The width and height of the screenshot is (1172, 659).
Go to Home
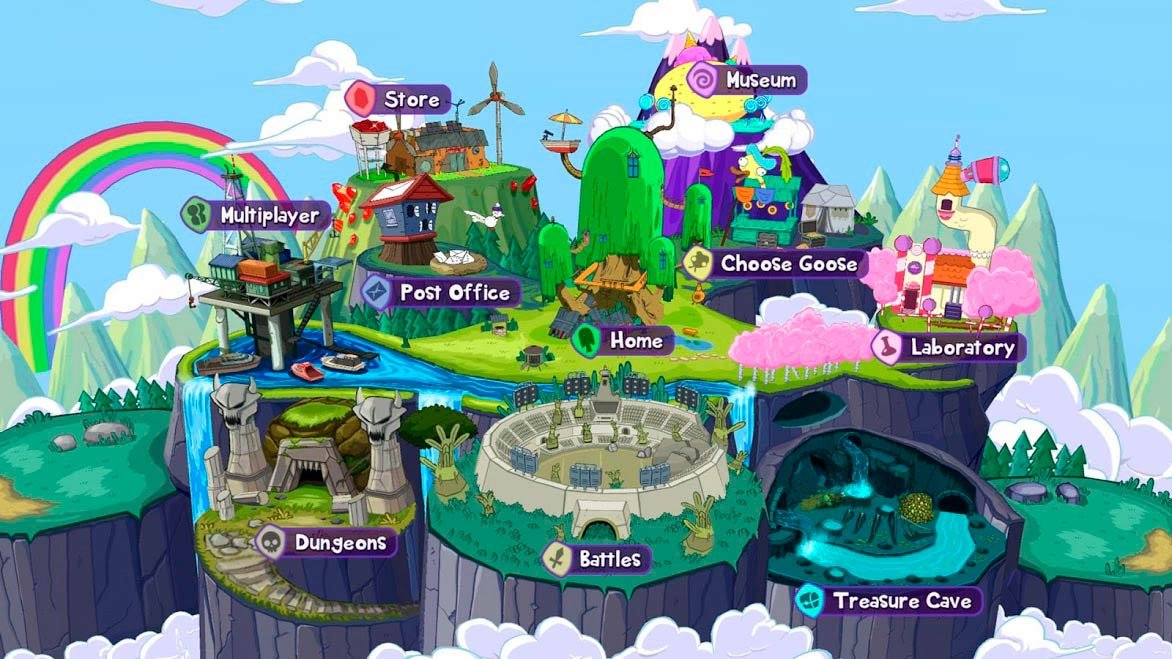pos(621,340)
